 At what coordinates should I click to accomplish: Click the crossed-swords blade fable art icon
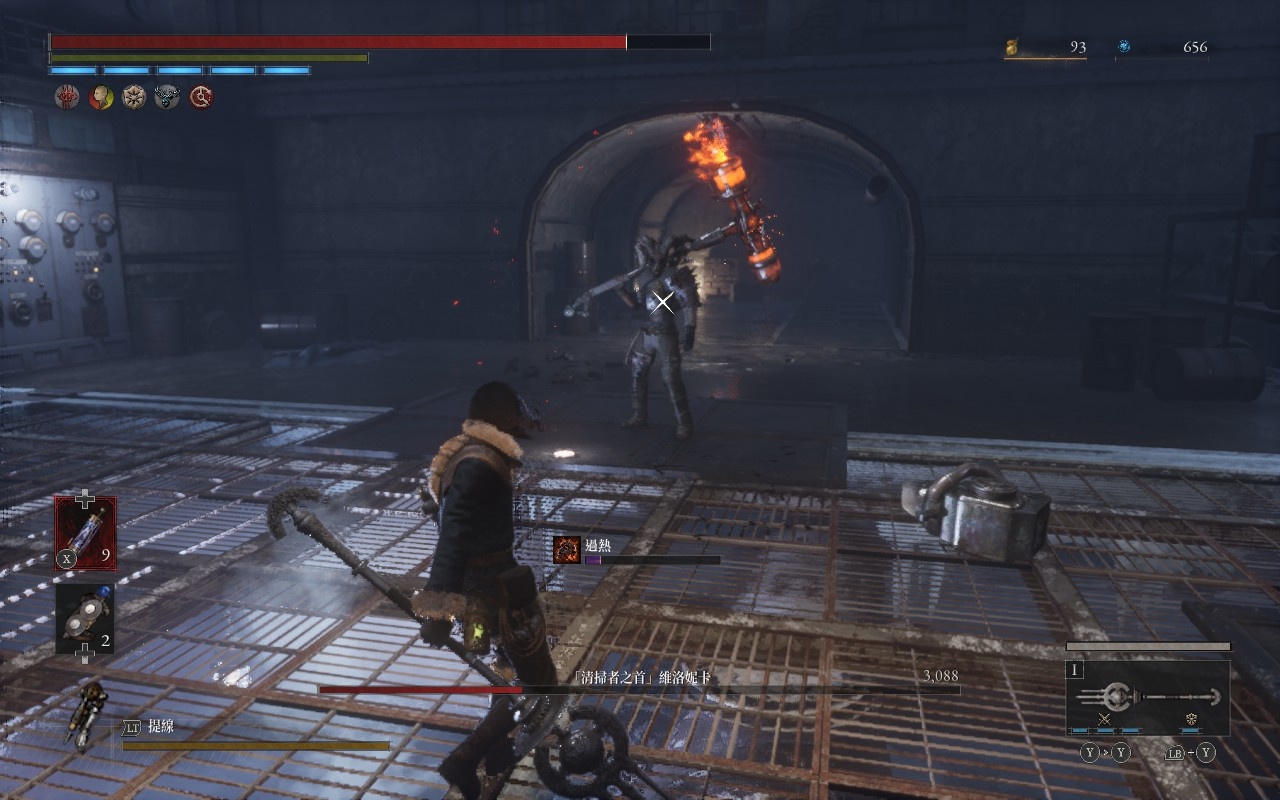pos(1105,719)
